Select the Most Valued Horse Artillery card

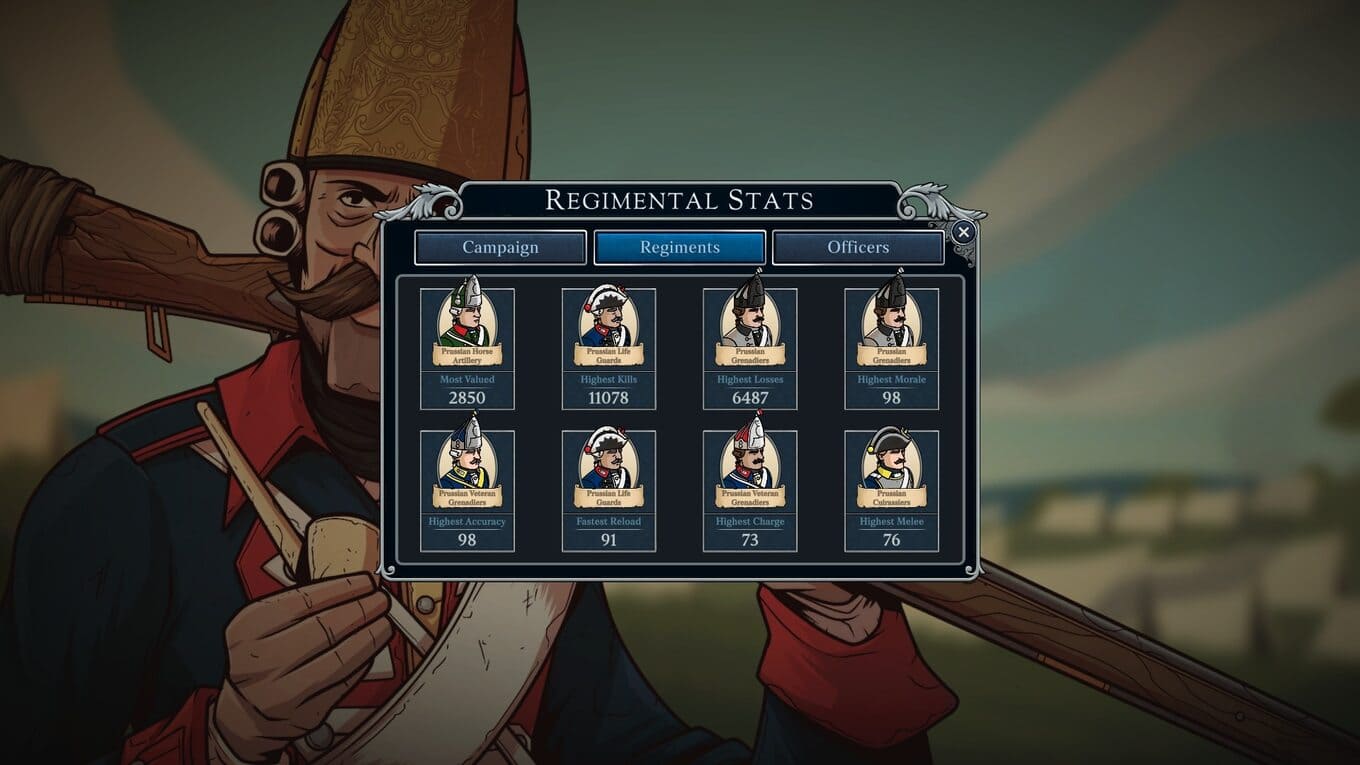467,348
